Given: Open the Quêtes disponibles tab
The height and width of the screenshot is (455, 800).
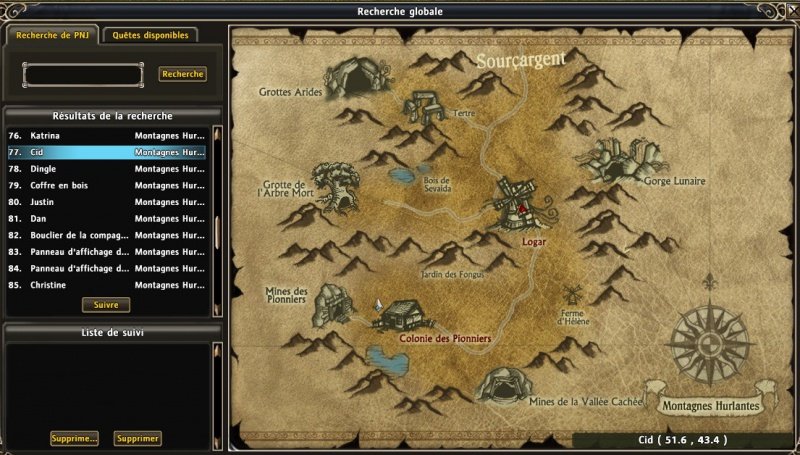Looking at the screenshot, I should pos(149,35).
